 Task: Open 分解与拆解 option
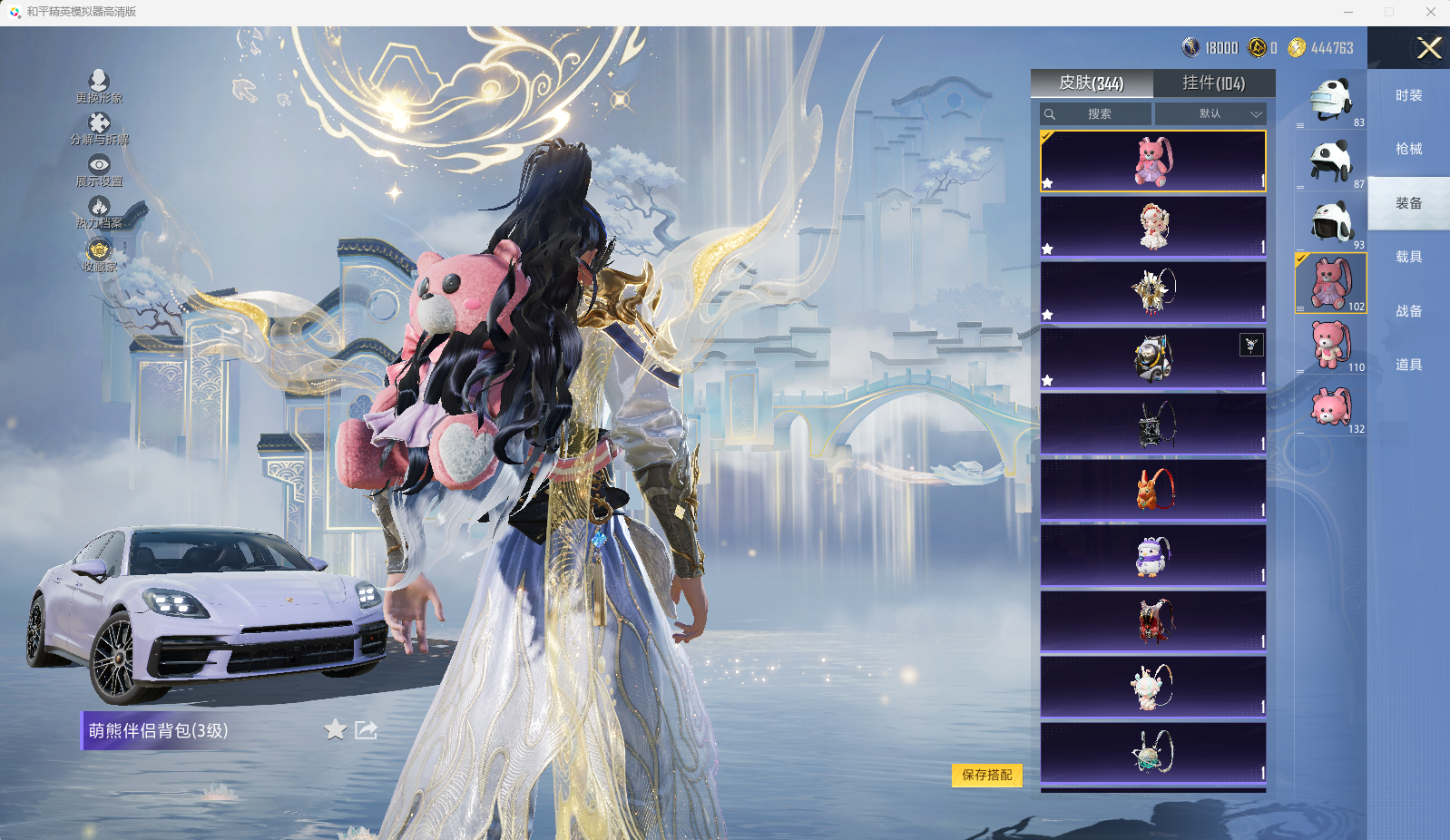click(x=99, y=129)
